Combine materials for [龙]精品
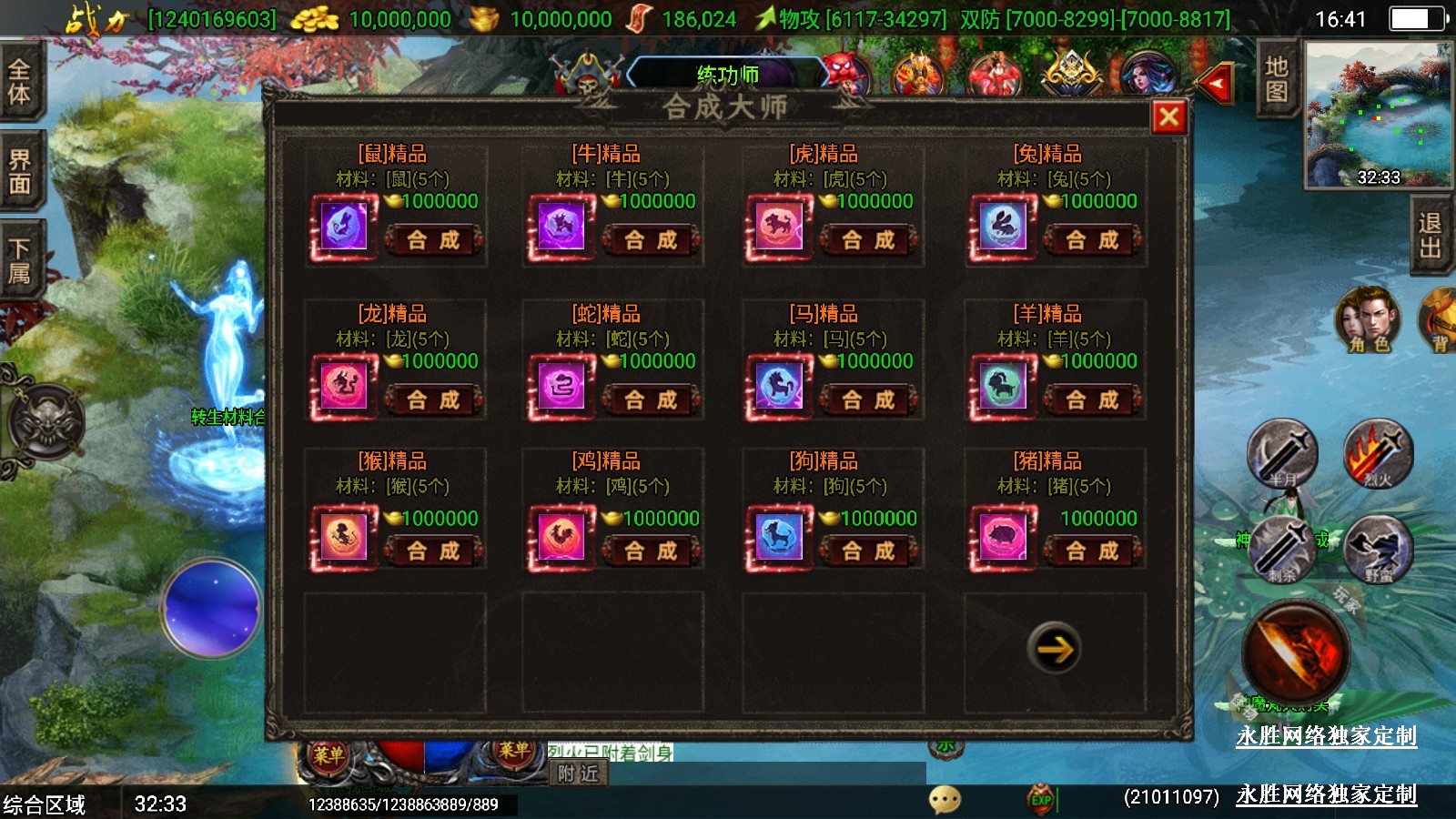 433,399
